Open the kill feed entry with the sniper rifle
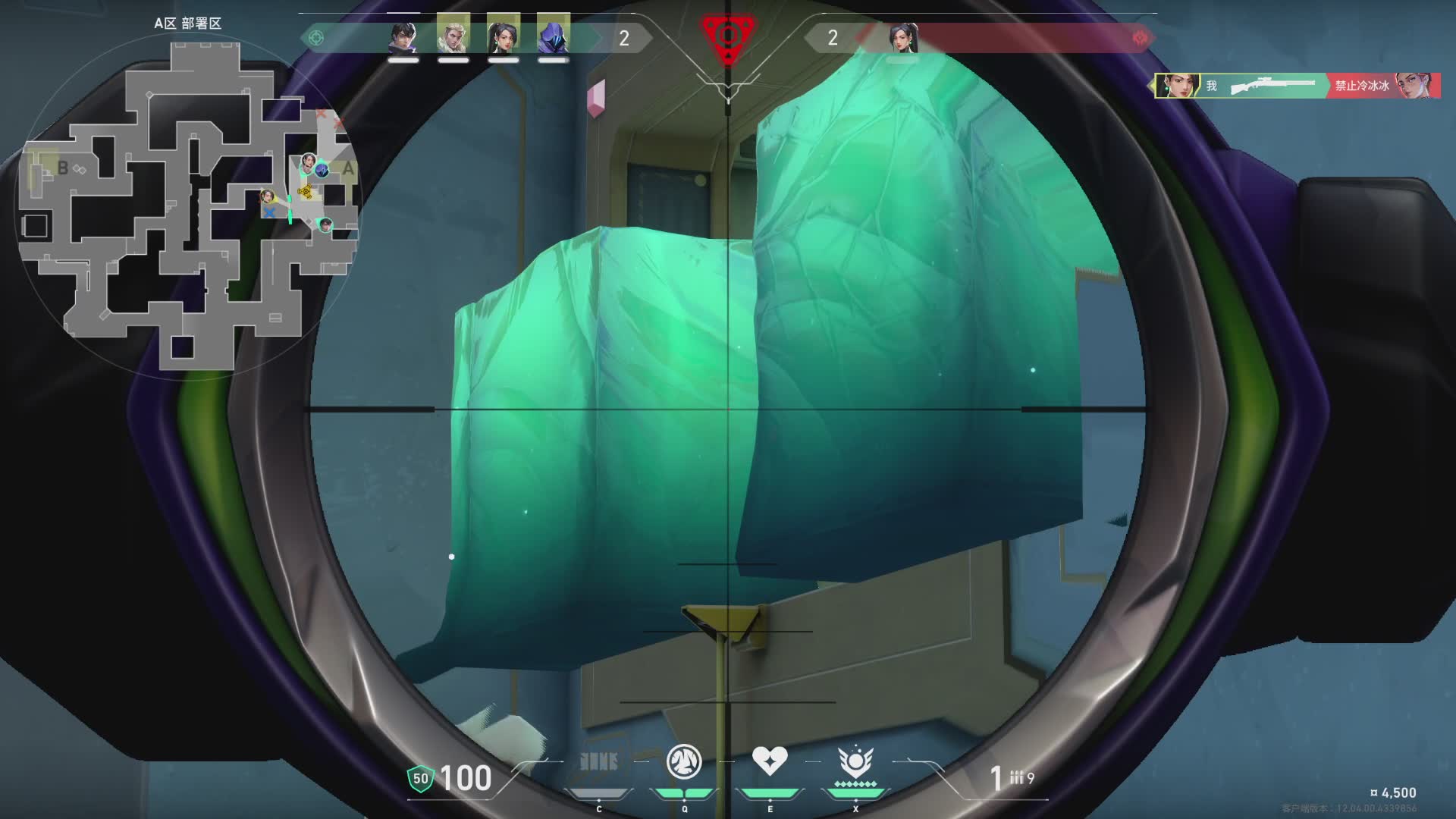The height and width of the screenshot is (819, 1456). pyautogui.click(x=1297, y=86)
